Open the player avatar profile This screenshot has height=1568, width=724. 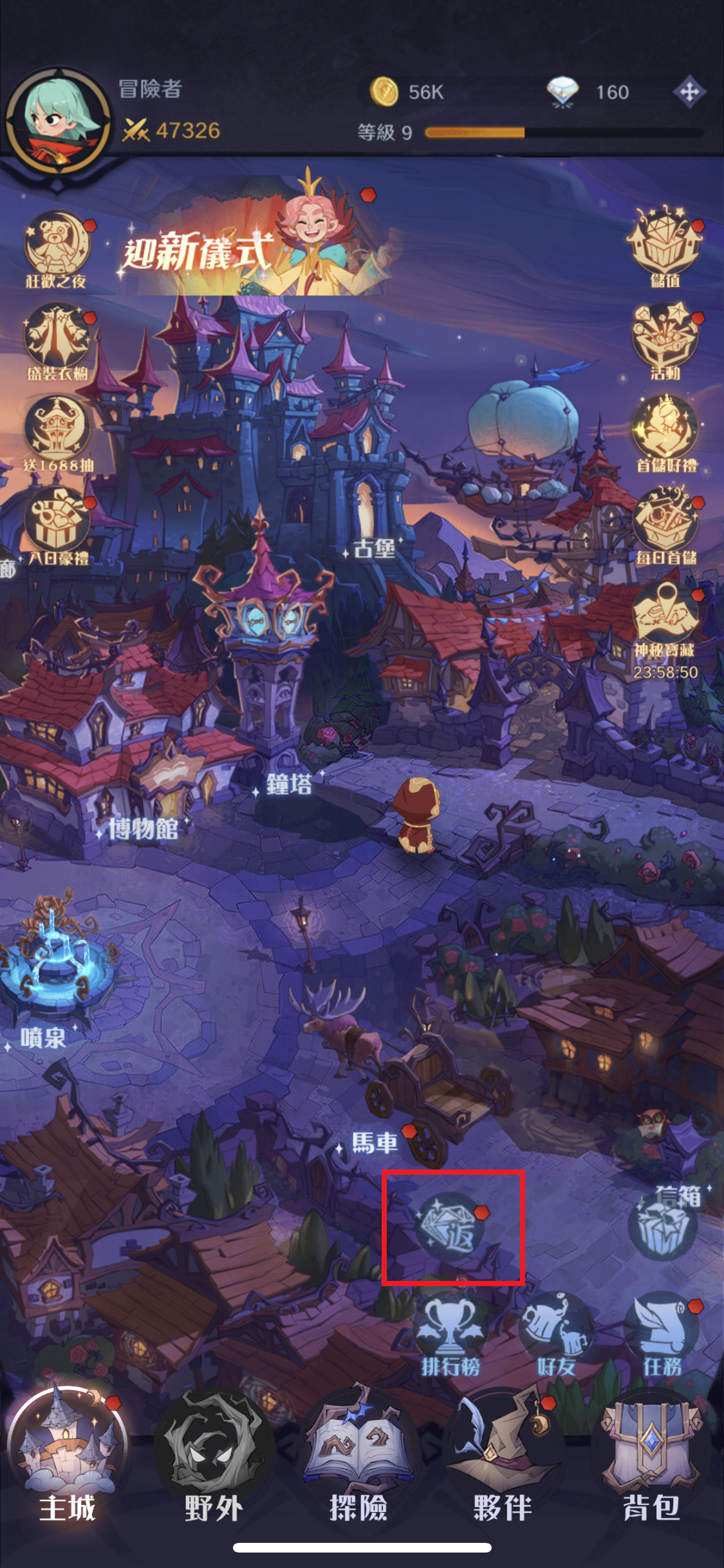[57, 124]
